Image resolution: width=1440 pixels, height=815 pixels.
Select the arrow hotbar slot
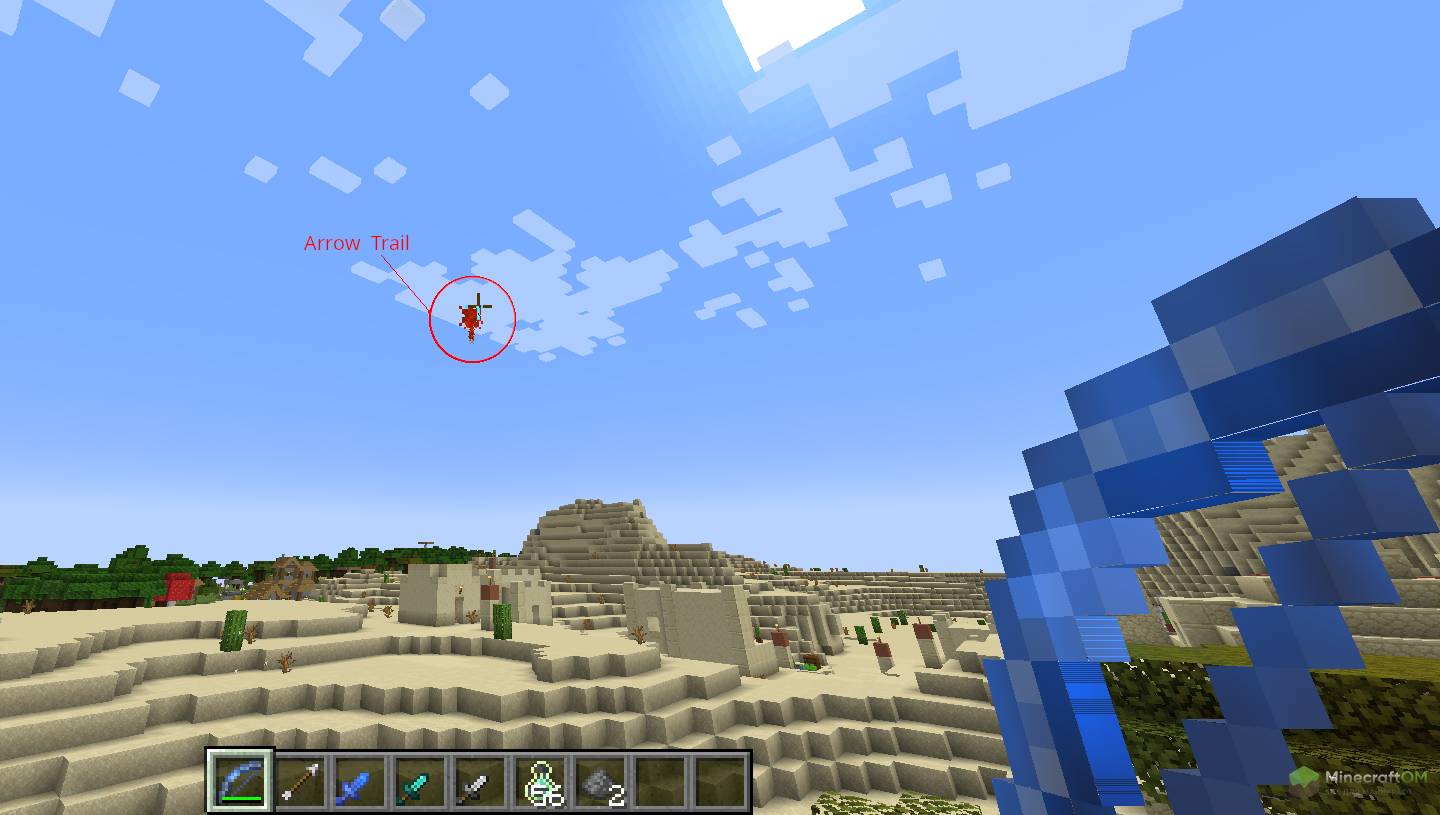pos(301,781)
